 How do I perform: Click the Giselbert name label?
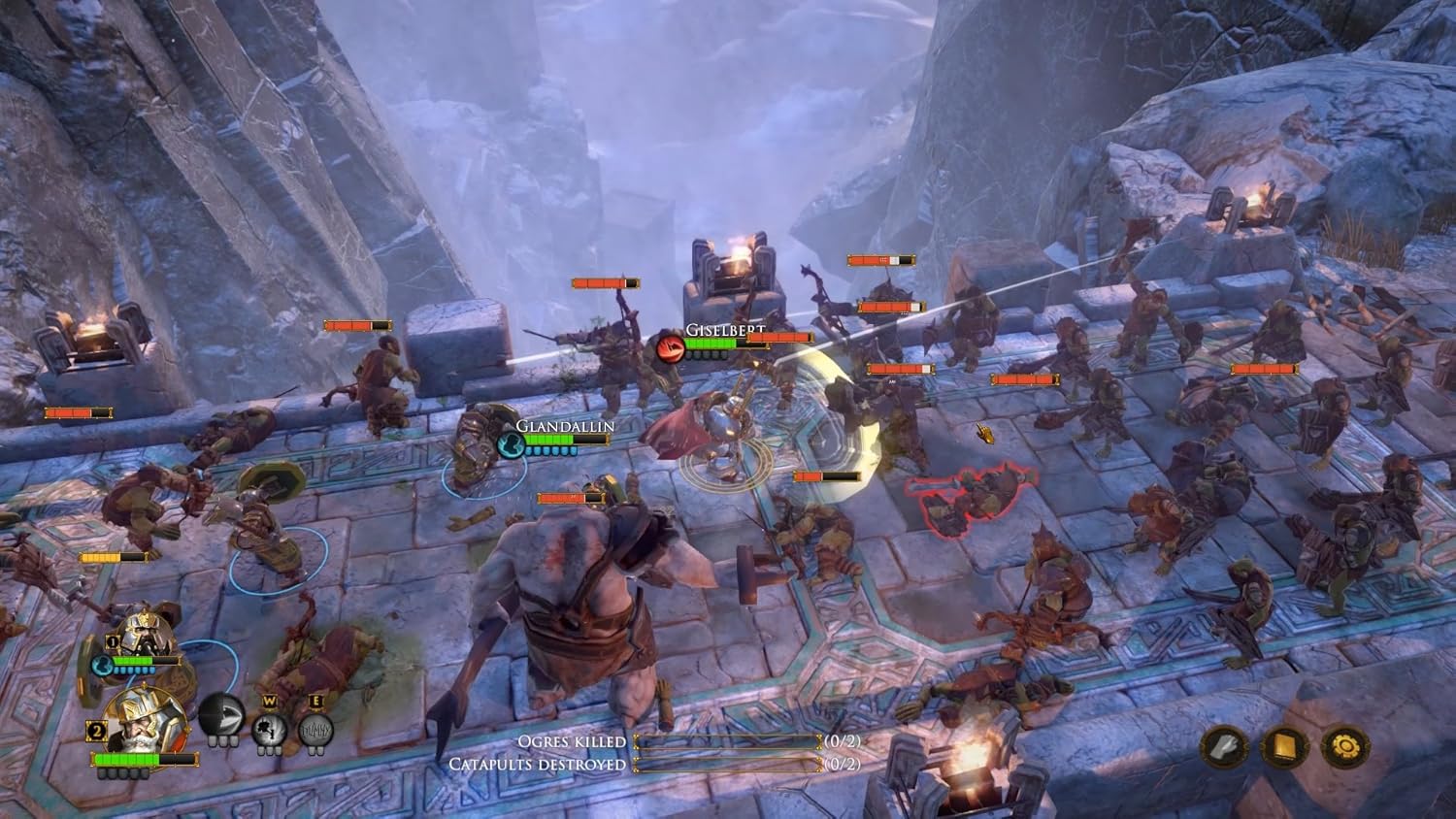725,331
